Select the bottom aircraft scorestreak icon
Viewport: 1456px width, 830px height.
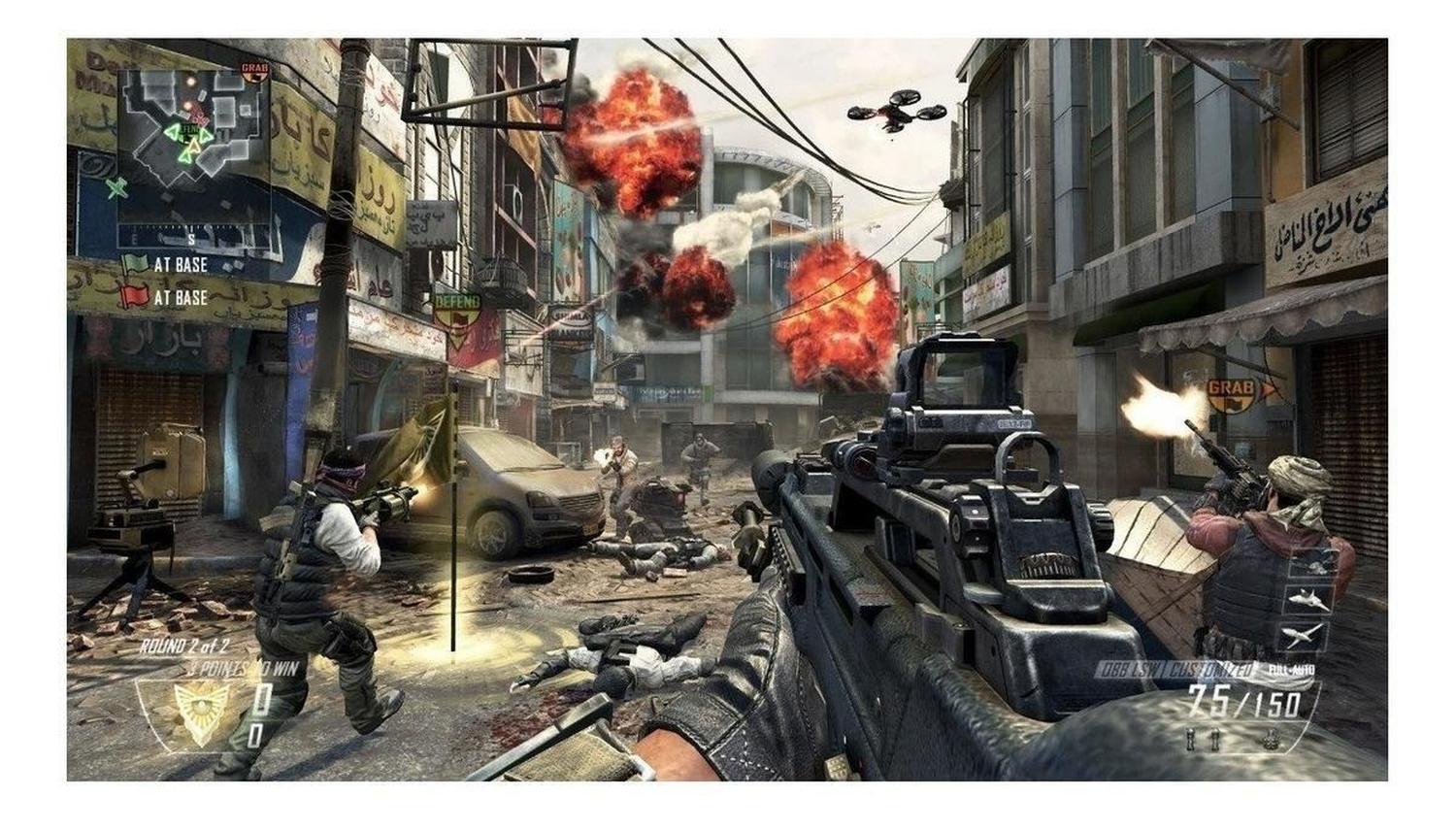coord(1303,636)
